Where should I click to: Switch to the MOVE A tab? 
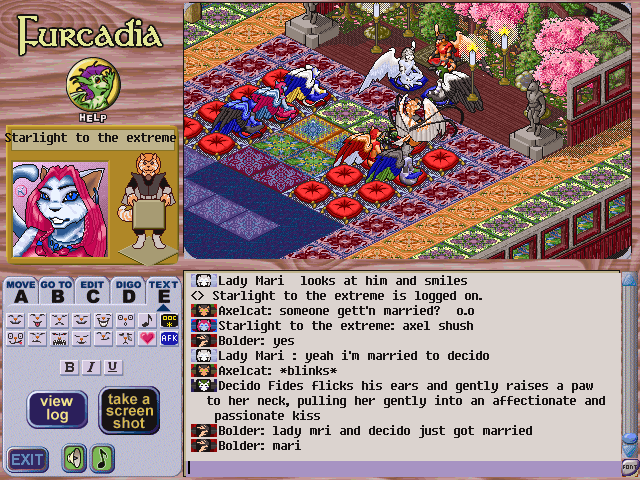[x=21, y=291]
